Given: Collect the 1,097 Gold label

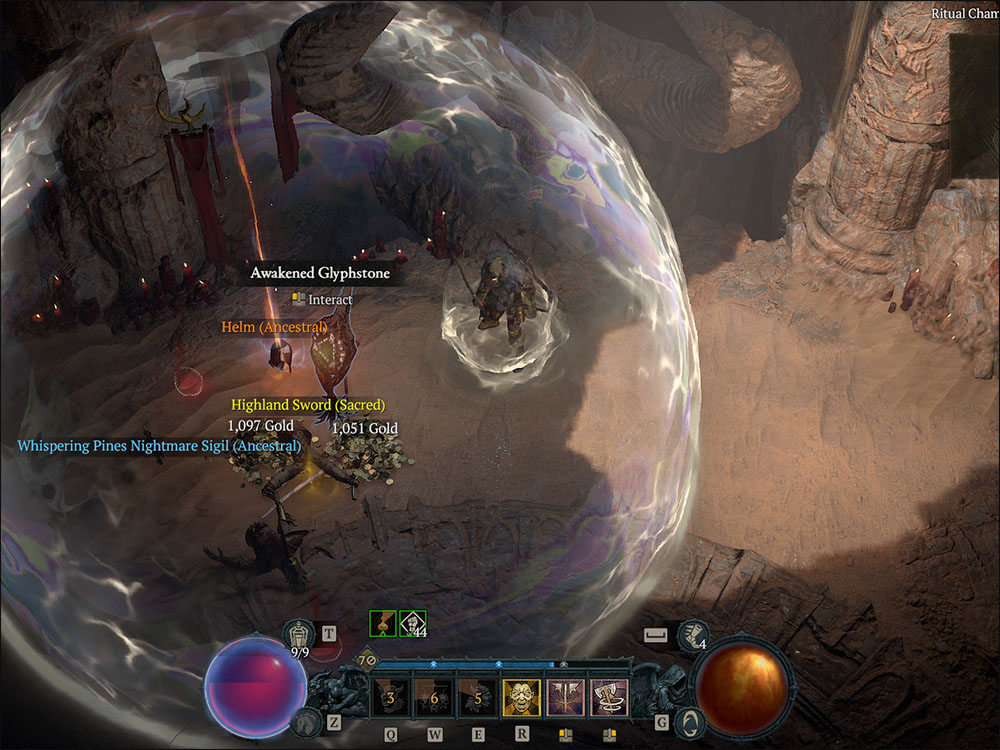Looking at the screenshot, I should tap(260, 426).
